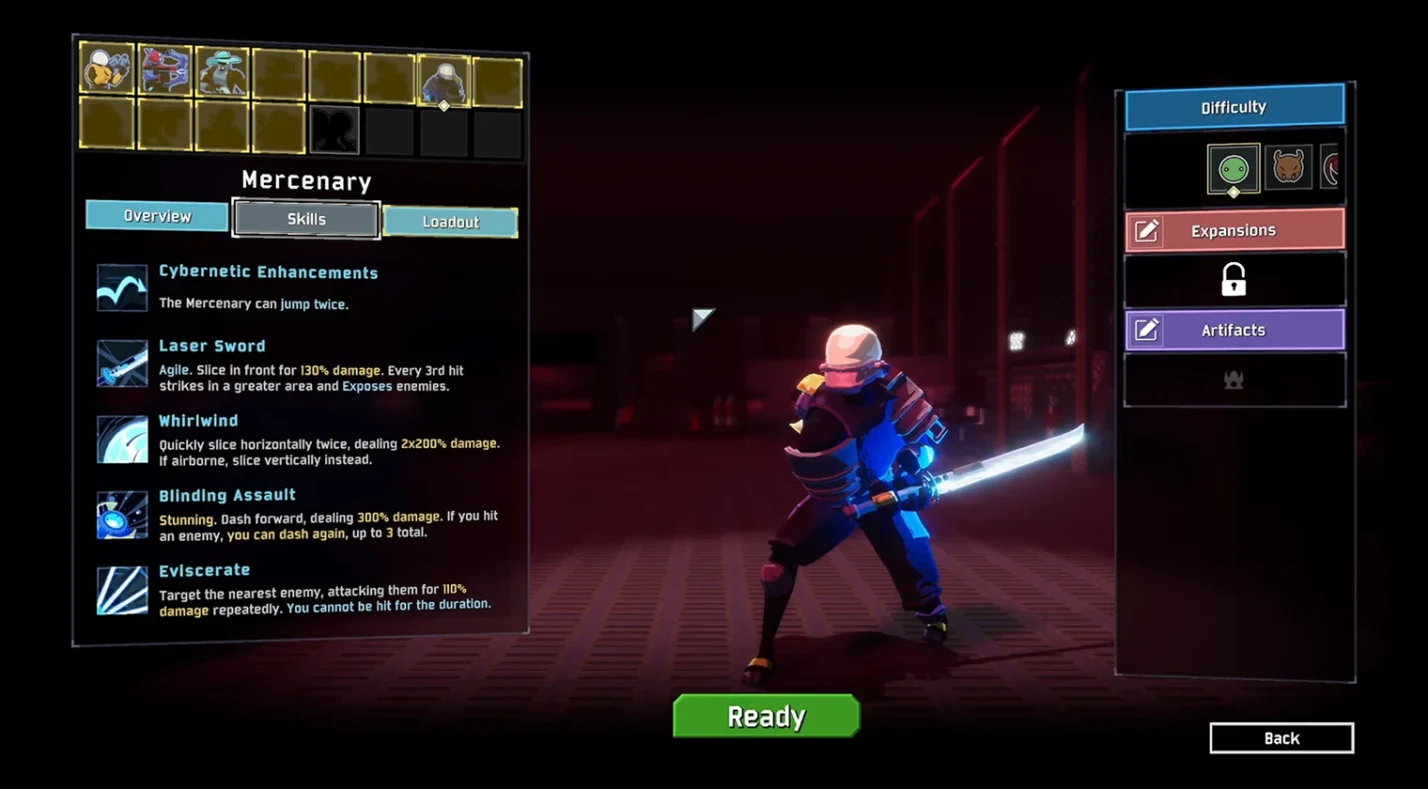Click the green Ready button
The height and width of the screenshot is (789, 1428).
(766, 716)
